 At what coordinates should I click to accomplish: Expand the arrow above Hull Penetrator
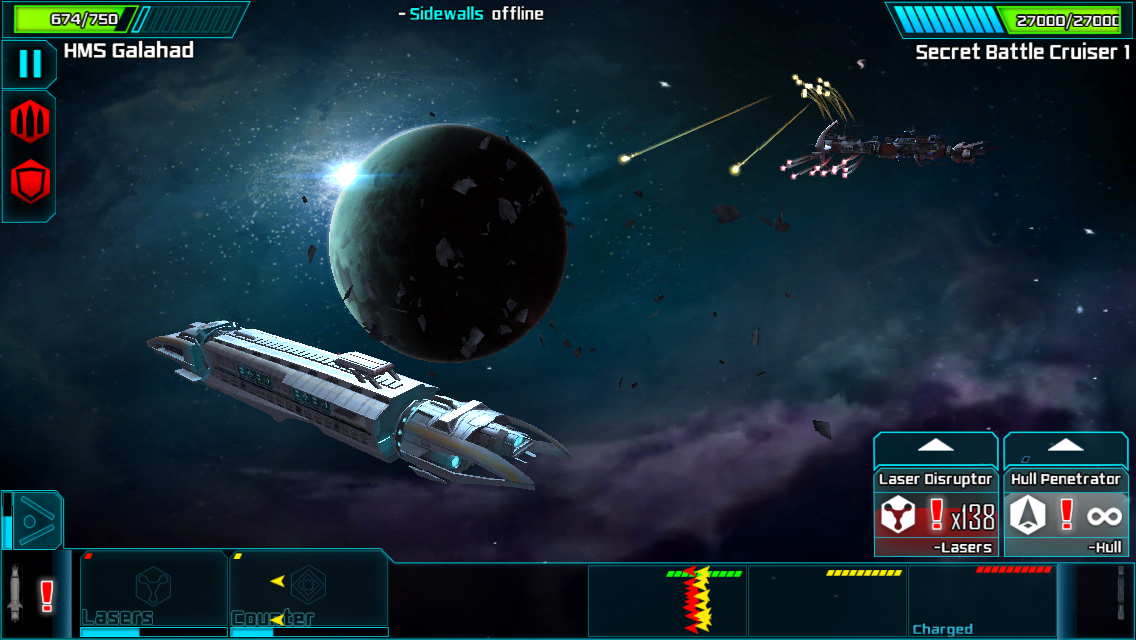1066,446
